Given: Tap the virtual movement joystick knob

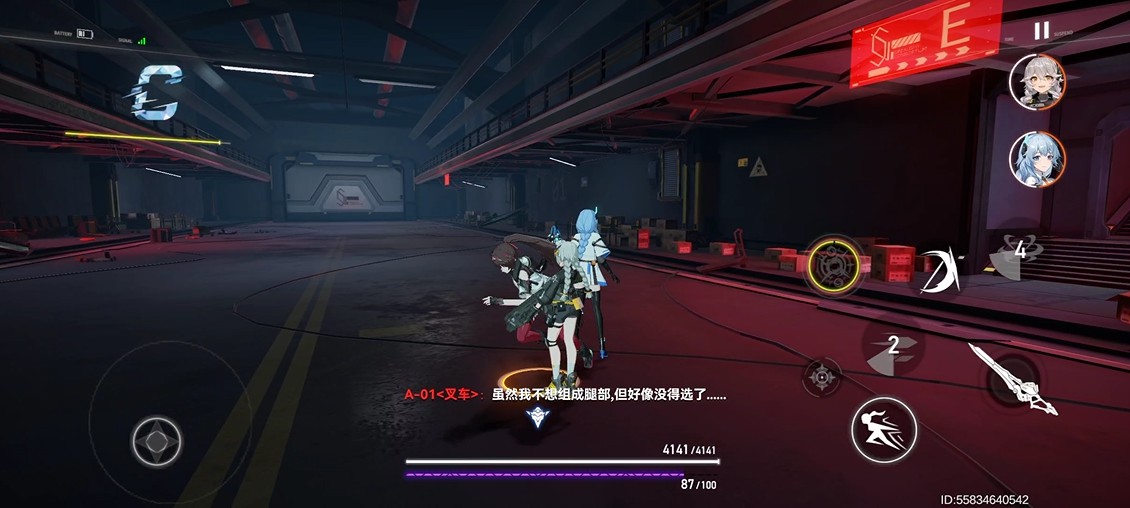Looking at the screenshot, I should [157, 441].
